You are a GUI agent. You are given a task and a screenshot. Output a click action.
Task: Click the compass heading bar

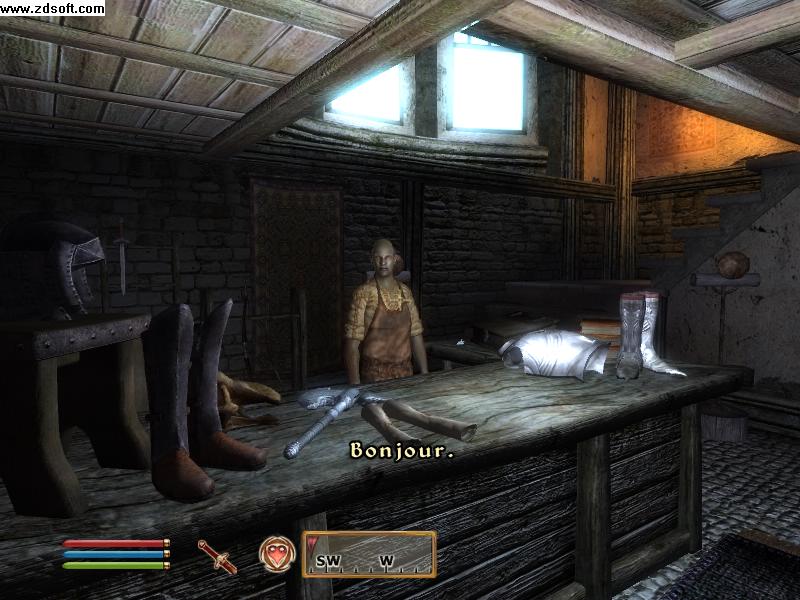tap(369, 554)
